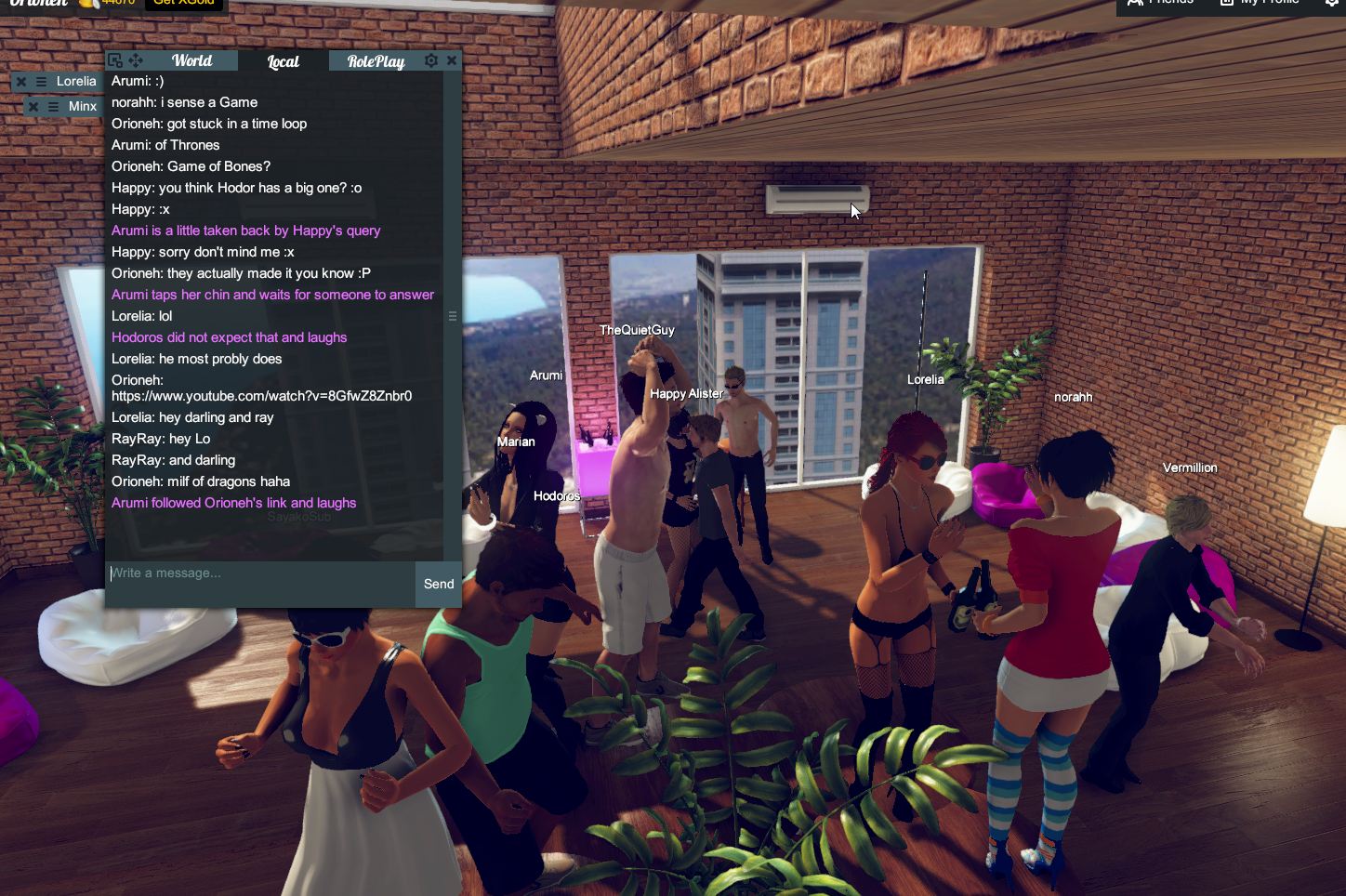Select the move tool on the chat header
The width and height of the screenshot is (1346, 896).
(136, 59)
